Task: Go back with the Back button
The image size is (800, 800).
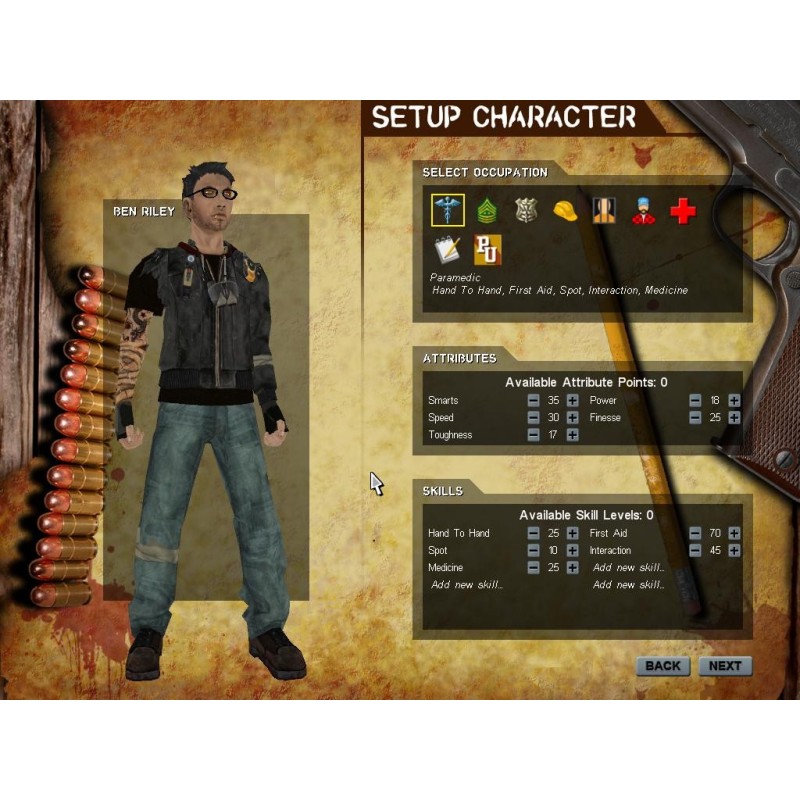Action: (662, 666)
